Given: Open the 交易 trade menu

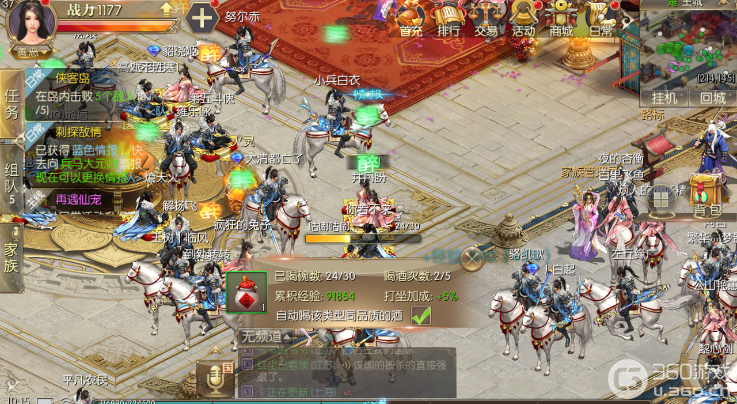Looking at the screenshot, I should click(x=487, y=18).
